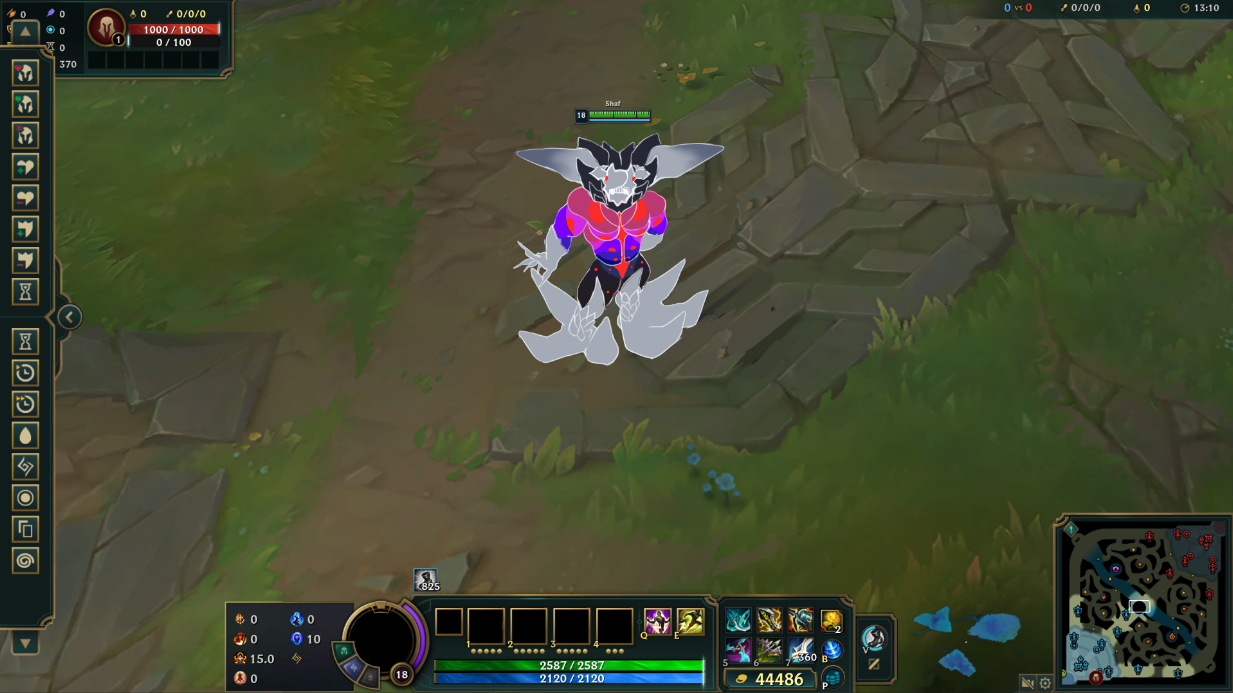Use the yellow flower trinket item
Viewport: 1233px width, 693px height.
[831, 622]
